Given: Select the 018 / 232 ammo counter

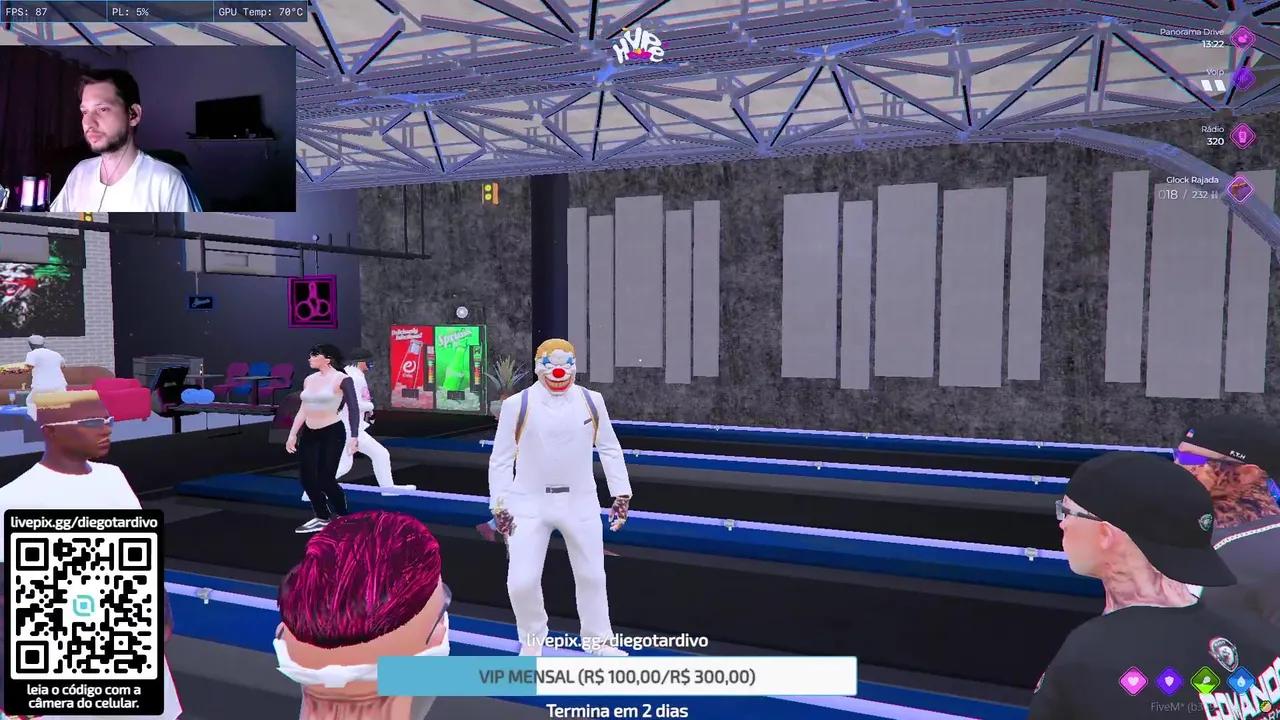Looking at the screenshot, I should (x=1187, y=192).
